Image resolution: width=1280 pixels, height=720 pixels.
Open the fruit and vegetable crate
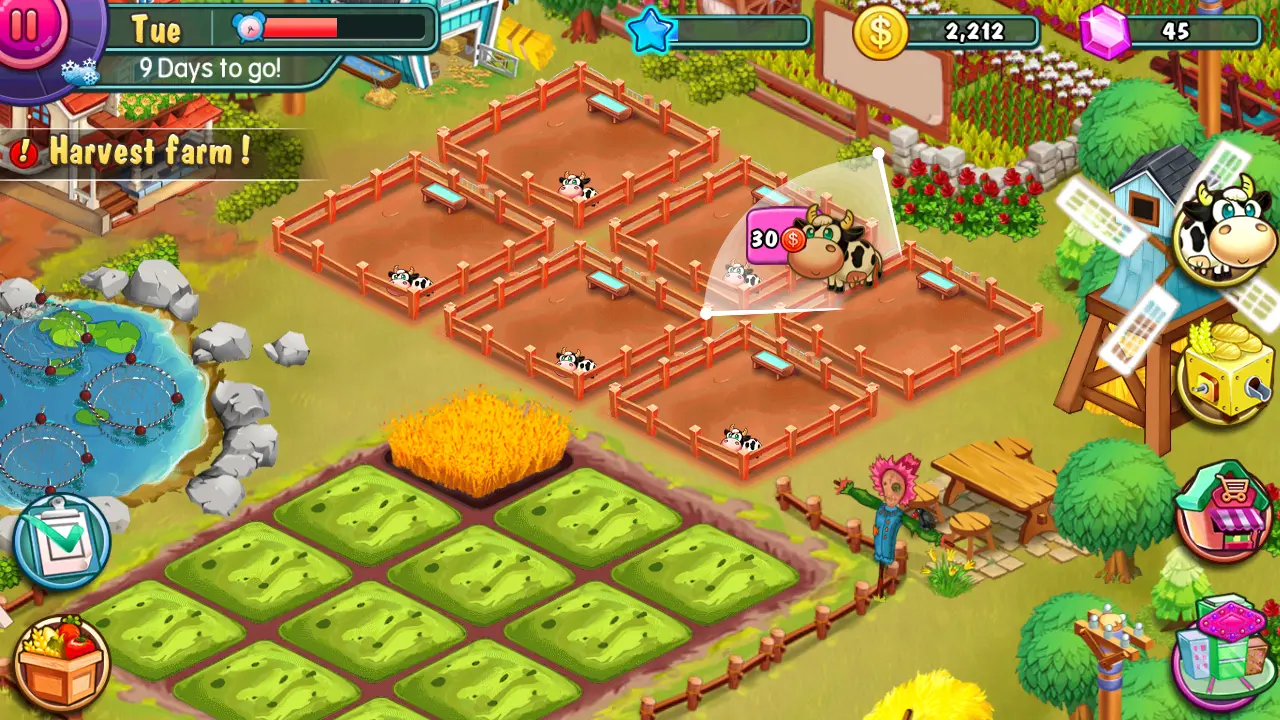point(62,662)
